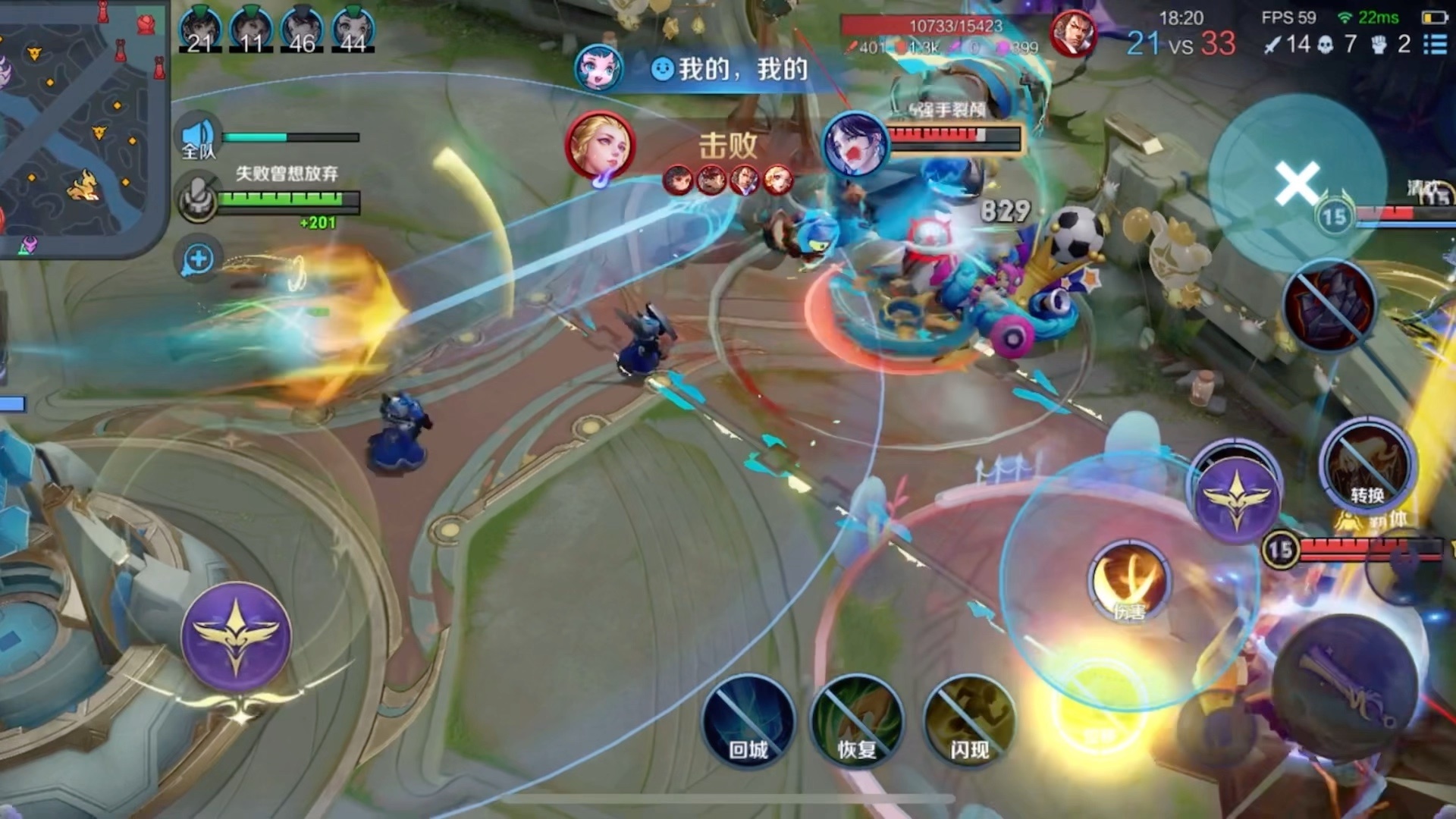Cast the 闪现 flash spell
The width and height of the screenshot is (1456, 819).
(x=968, y=720)
